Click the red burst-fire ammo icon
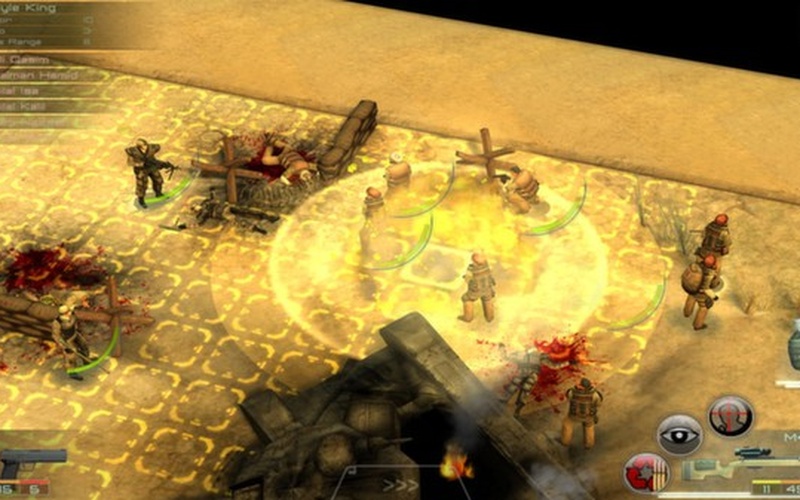 645,473
